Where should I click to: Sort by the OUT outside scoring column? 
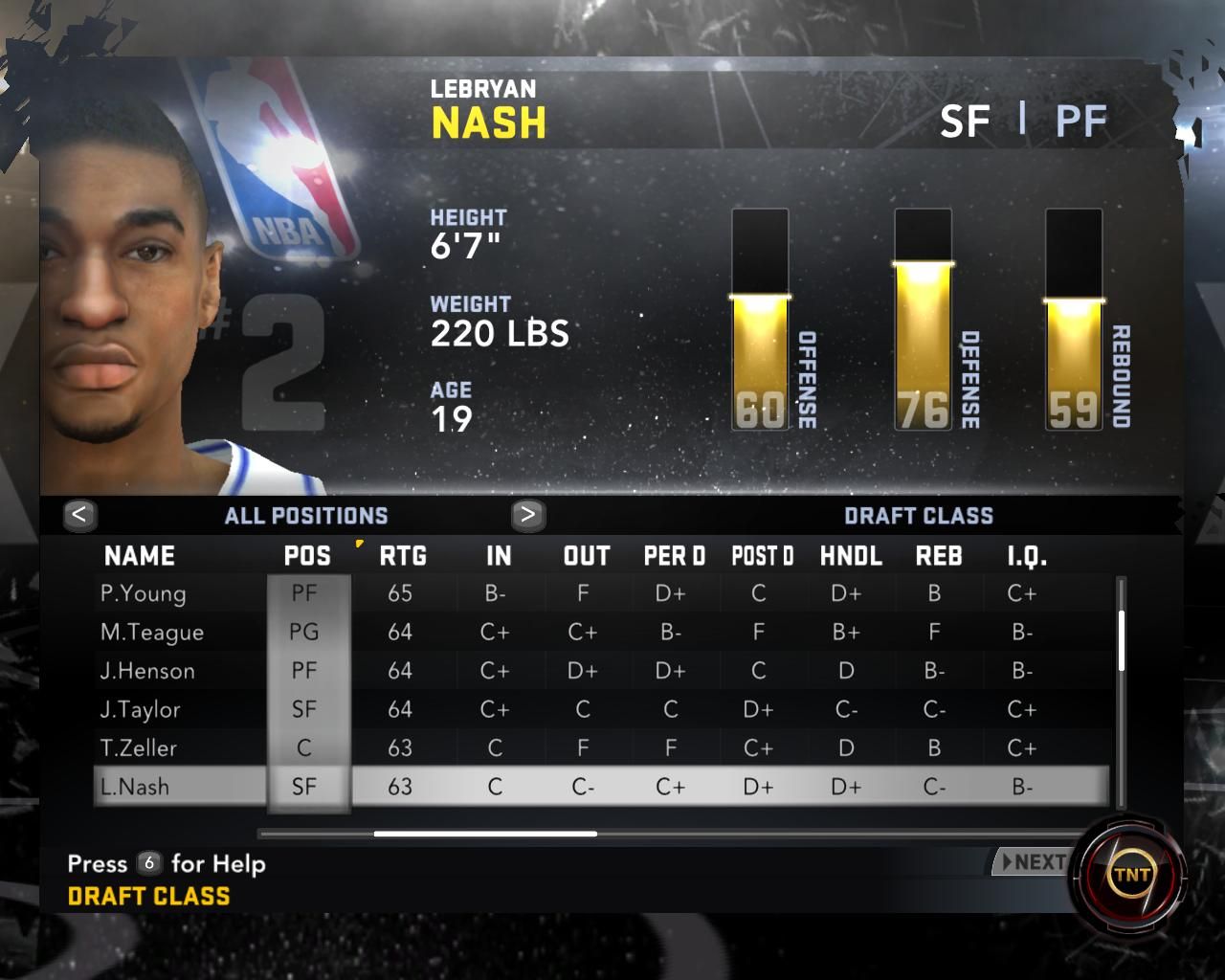[587, 556]
